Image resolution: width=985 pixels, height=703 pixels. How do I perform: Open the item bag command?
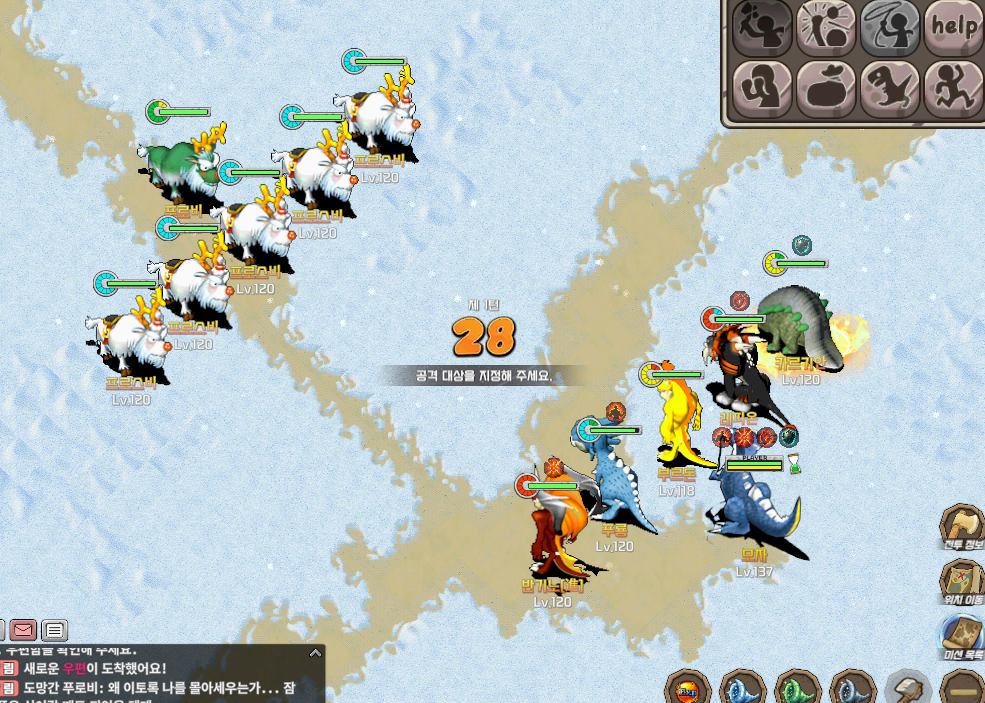pyautogui.click(x=826, y=89)
